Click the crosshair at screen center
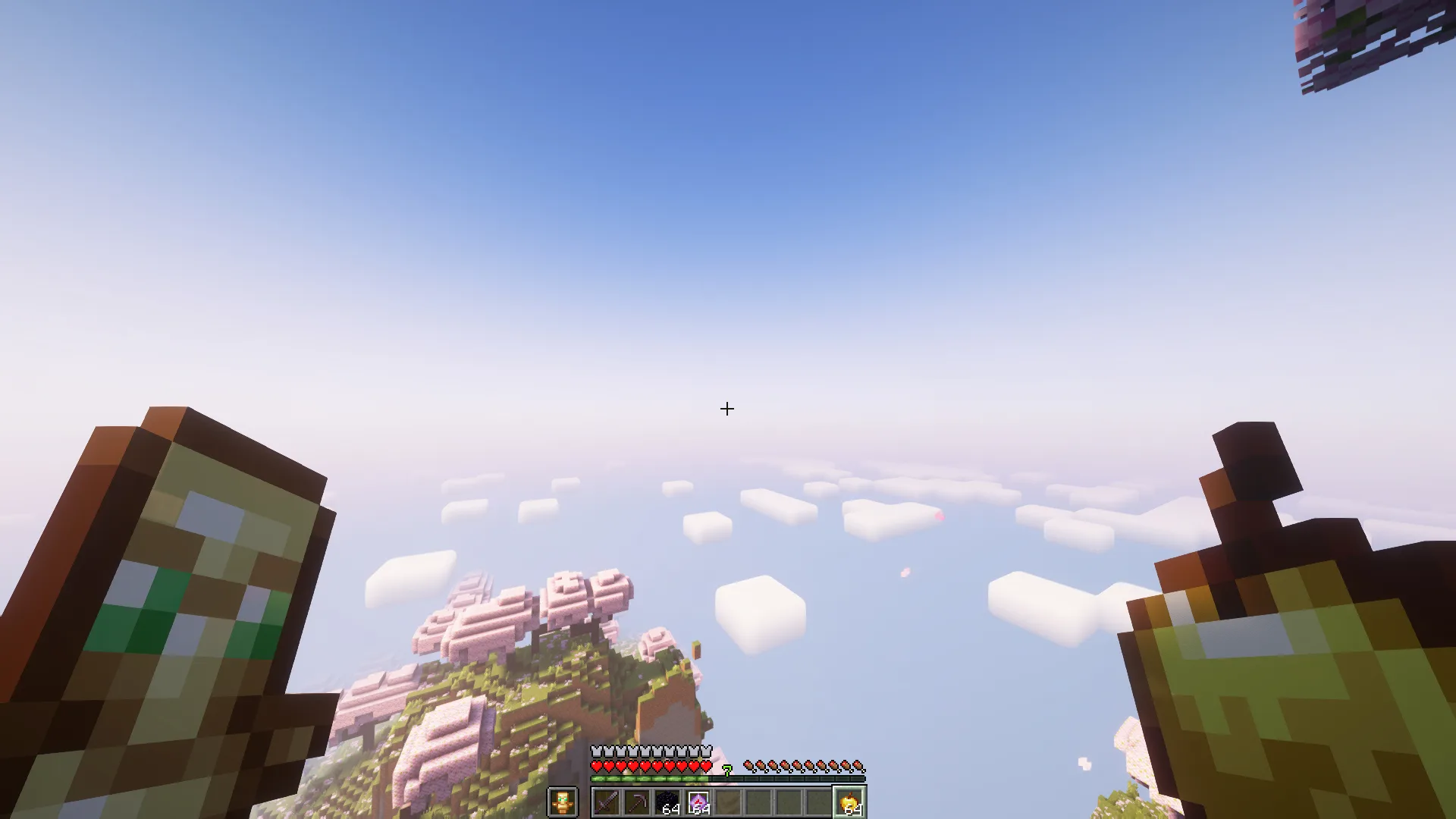This screenshot has height=819, width=1456. point(726,409)
